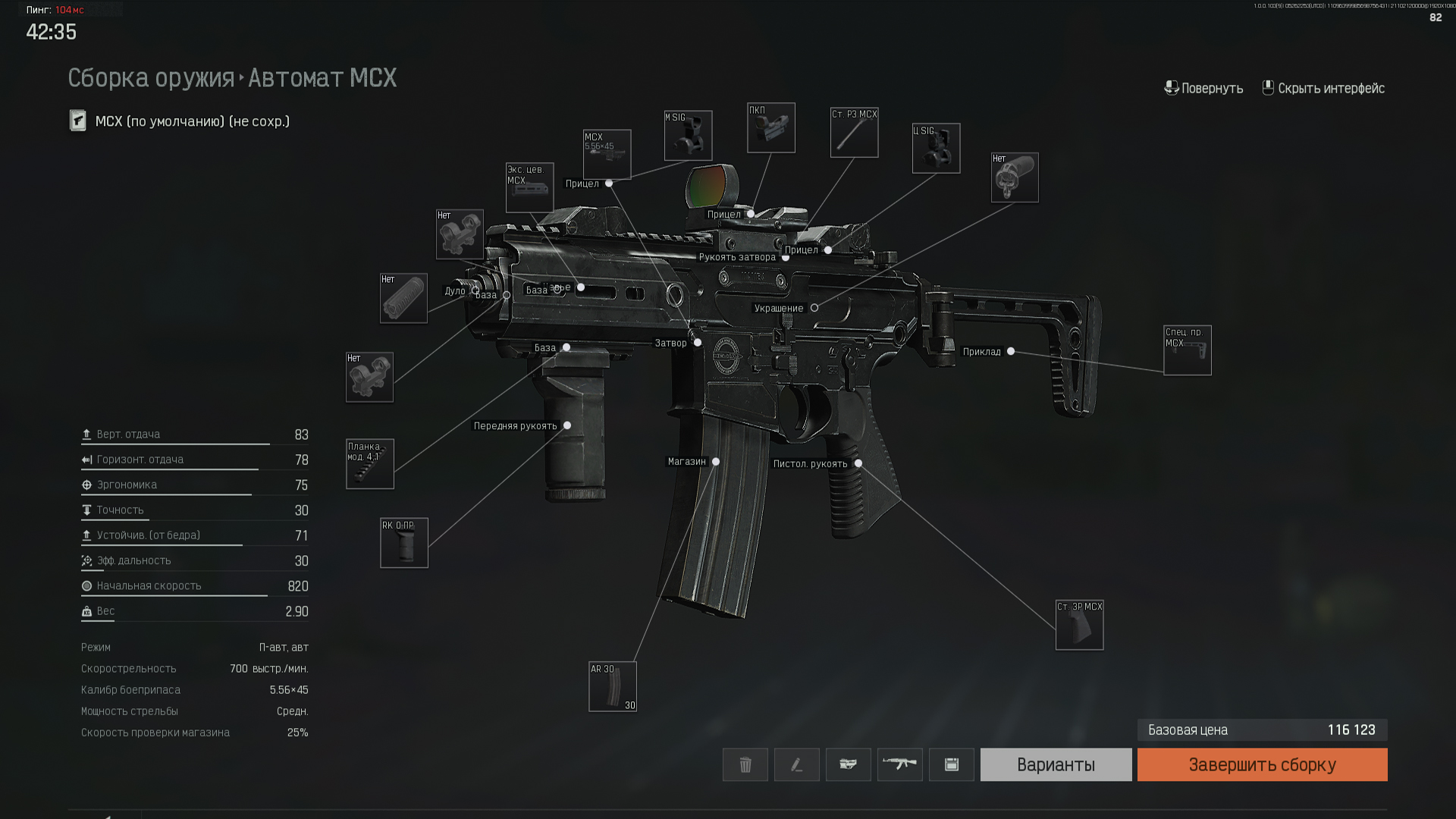
Task: Click the rifle silhouette toolbar button
Action: point(899,764)
